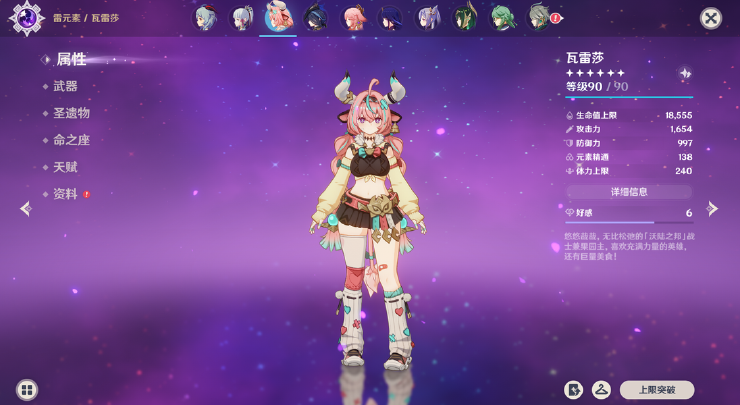Open the 天赋 (Talents) section
The width and height of the screenshot is (740, 405).
(x=65, y=168)
